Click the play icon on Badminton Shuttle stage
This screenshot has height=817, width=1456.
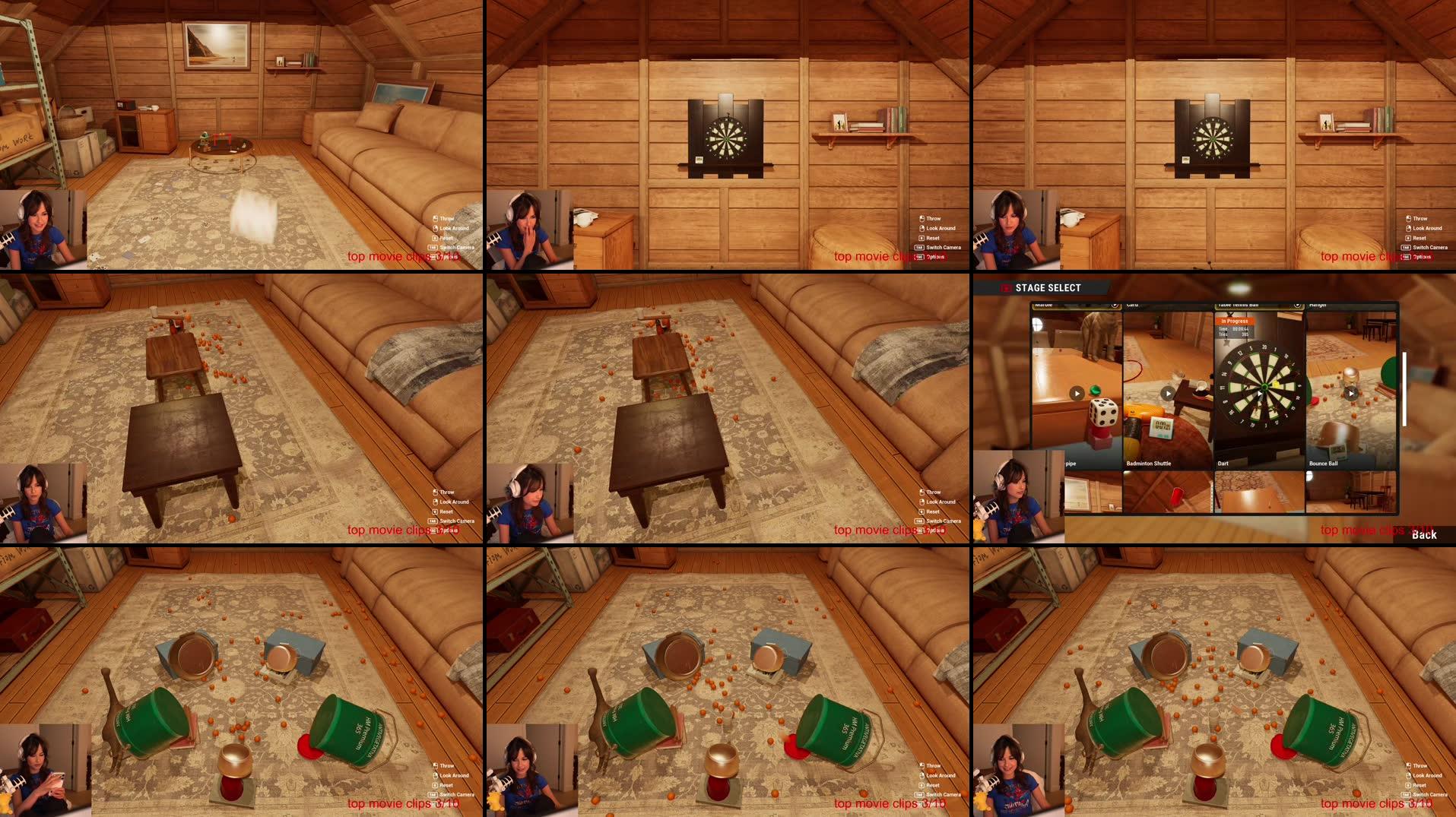coord(1169,393)
